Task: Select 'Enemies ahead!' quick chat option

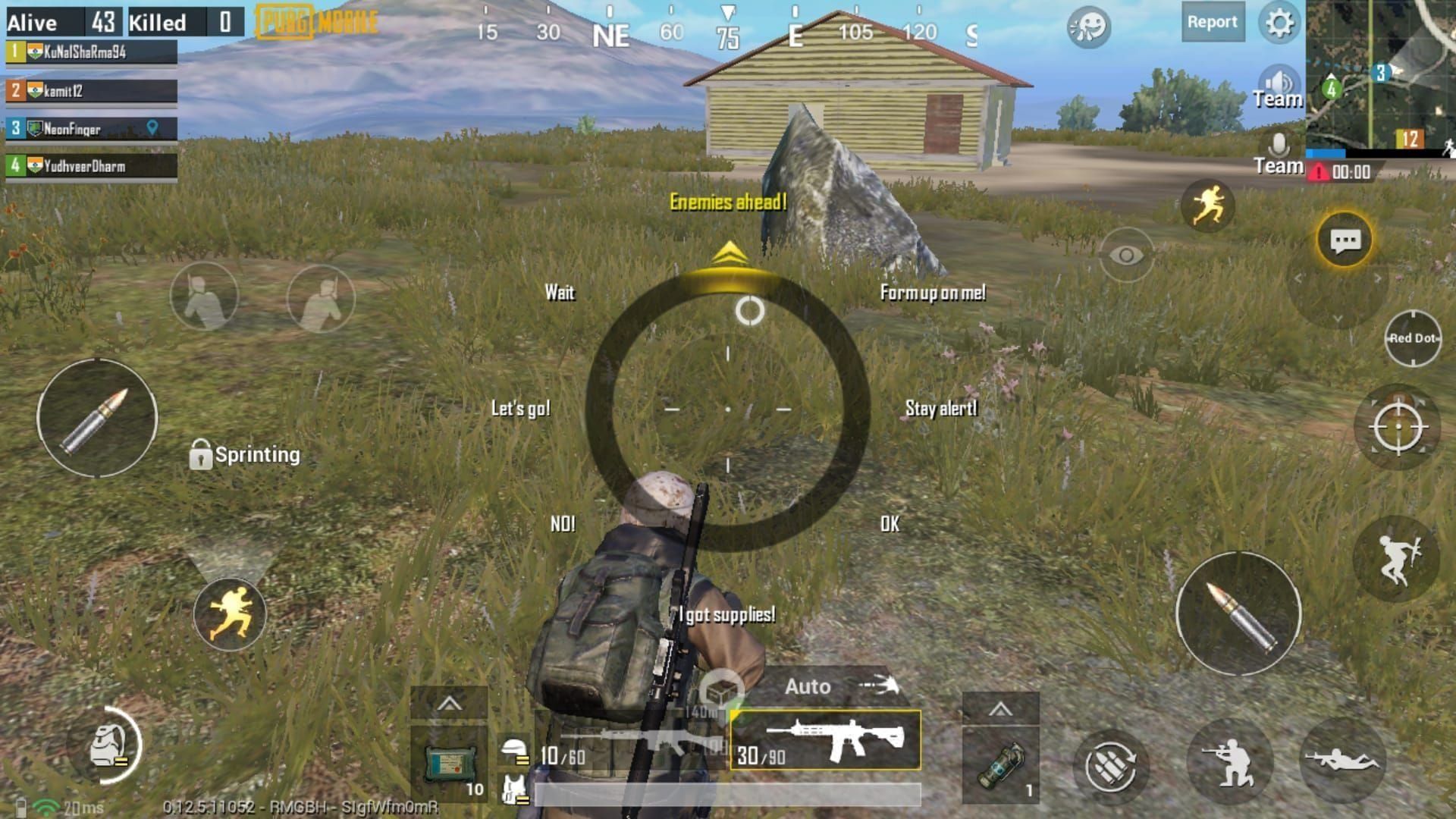Action: coord(728,202)
